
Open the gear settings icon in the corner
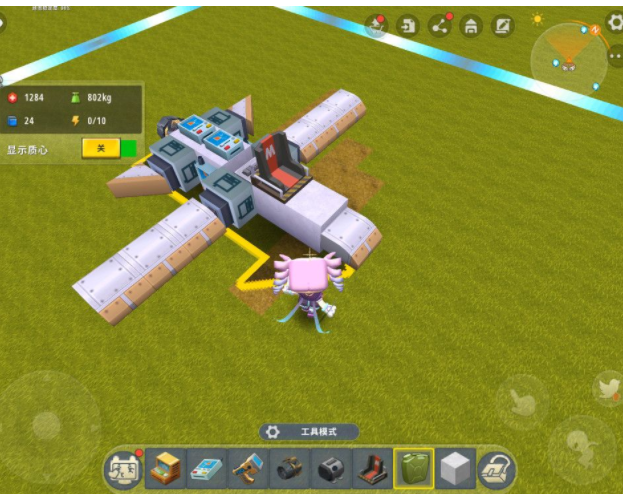click(614, 20)
